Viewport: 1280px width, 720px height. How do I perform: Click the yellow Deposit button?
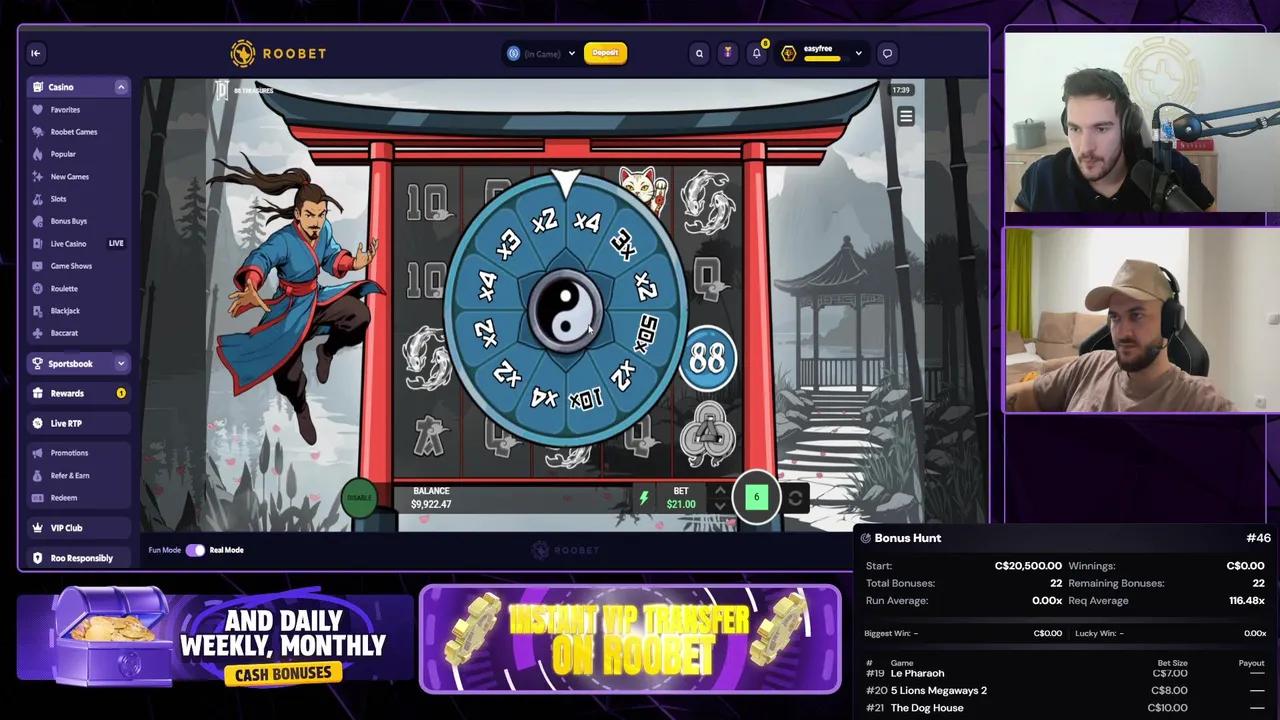coord(605,53)
